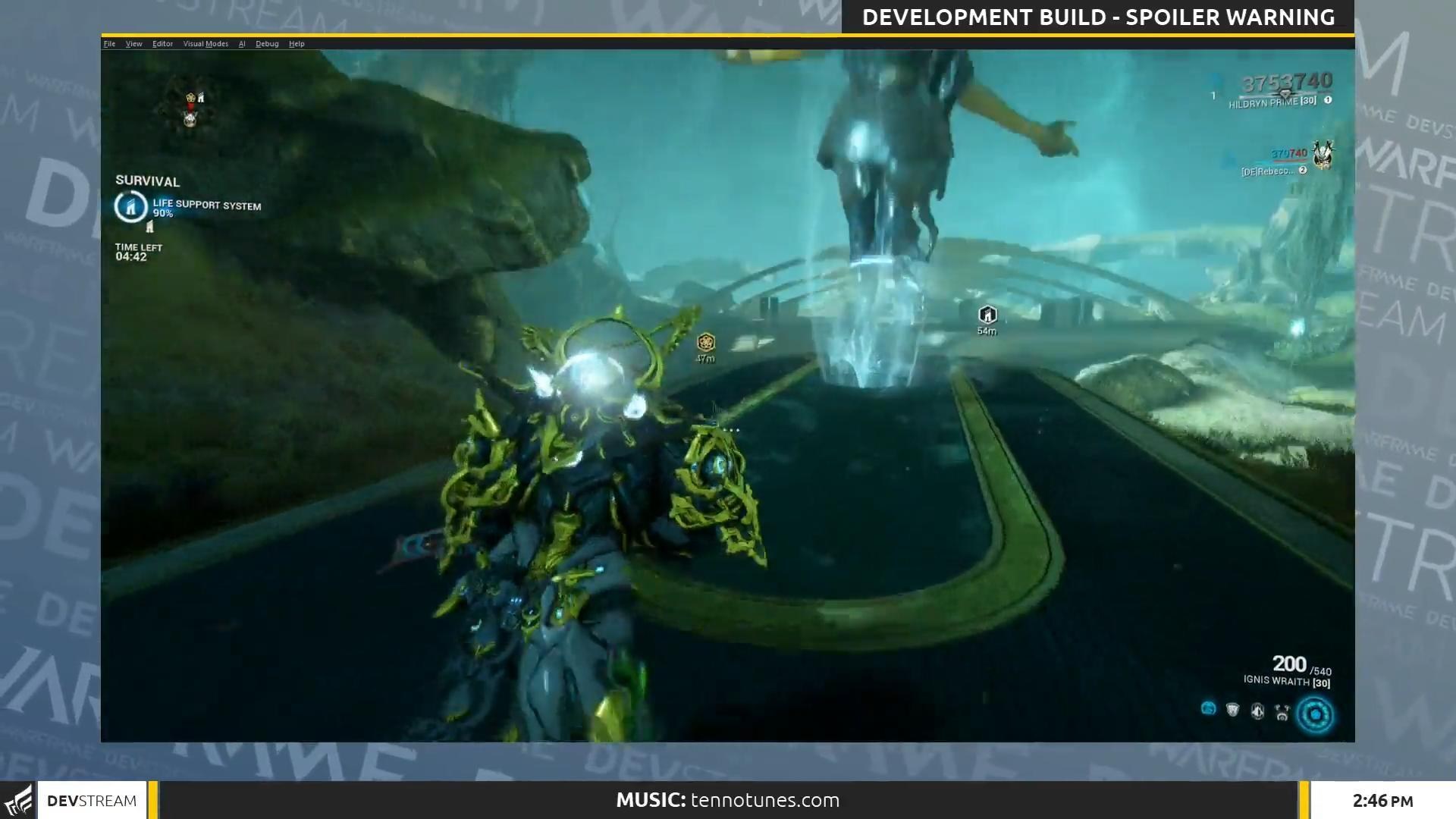Open the Debug menu

pyautogui.click(x=267, y=44)
